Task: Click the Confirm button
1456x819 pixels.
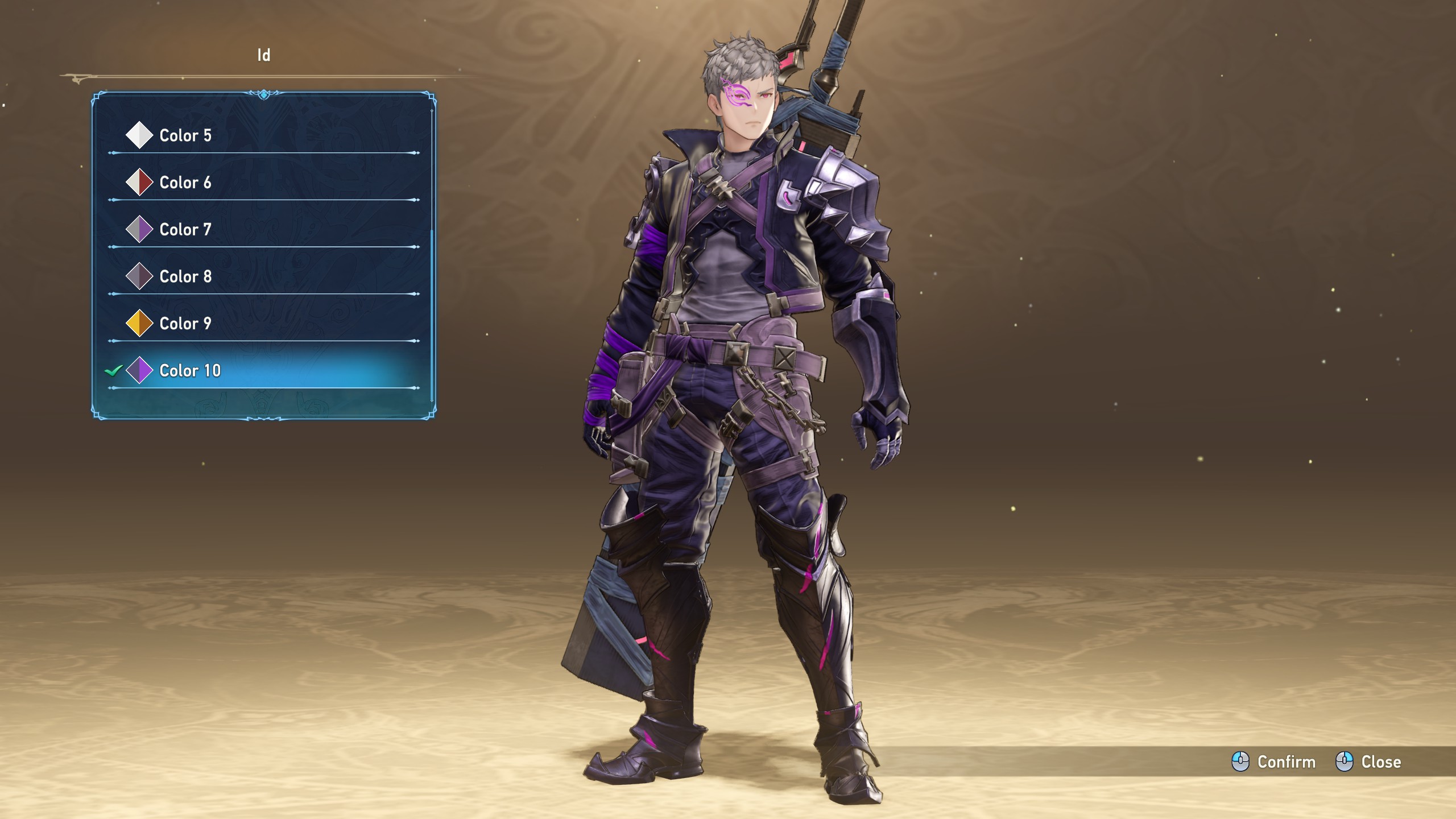Action: click(x=1274, y=762)
